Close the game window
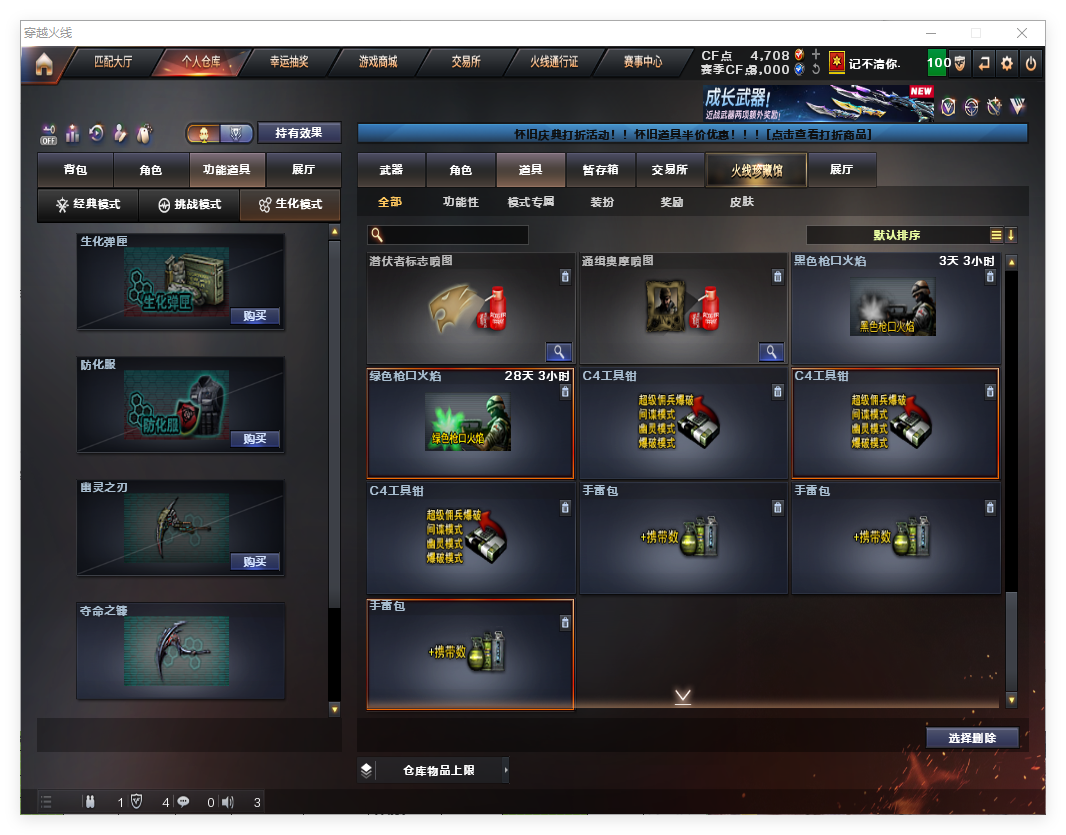The width and height of the screenshot is (1066, 835). 1022,33
